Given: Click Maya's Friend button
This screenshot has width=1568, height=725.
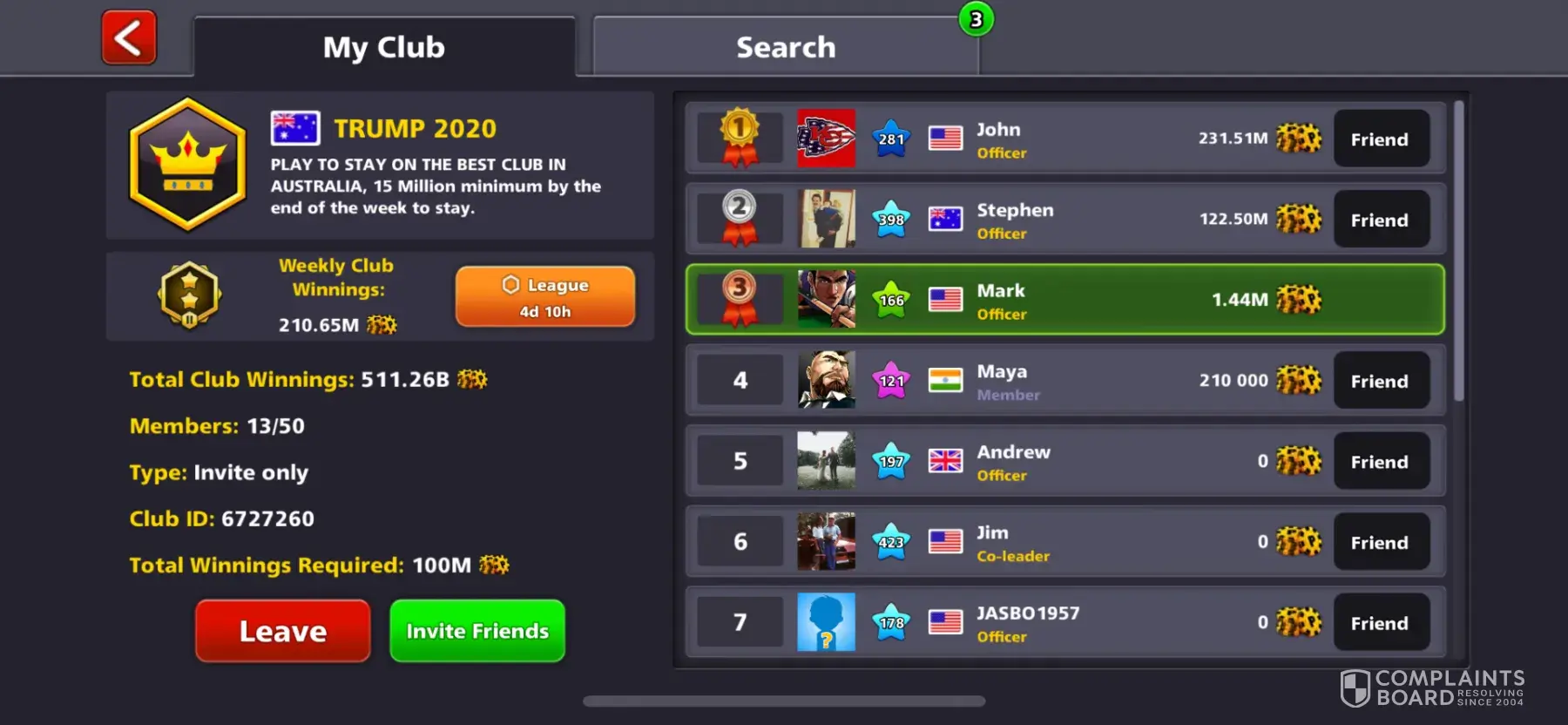Looking at the screenshot, I should pyautogui.click(x=1380, y=382).
